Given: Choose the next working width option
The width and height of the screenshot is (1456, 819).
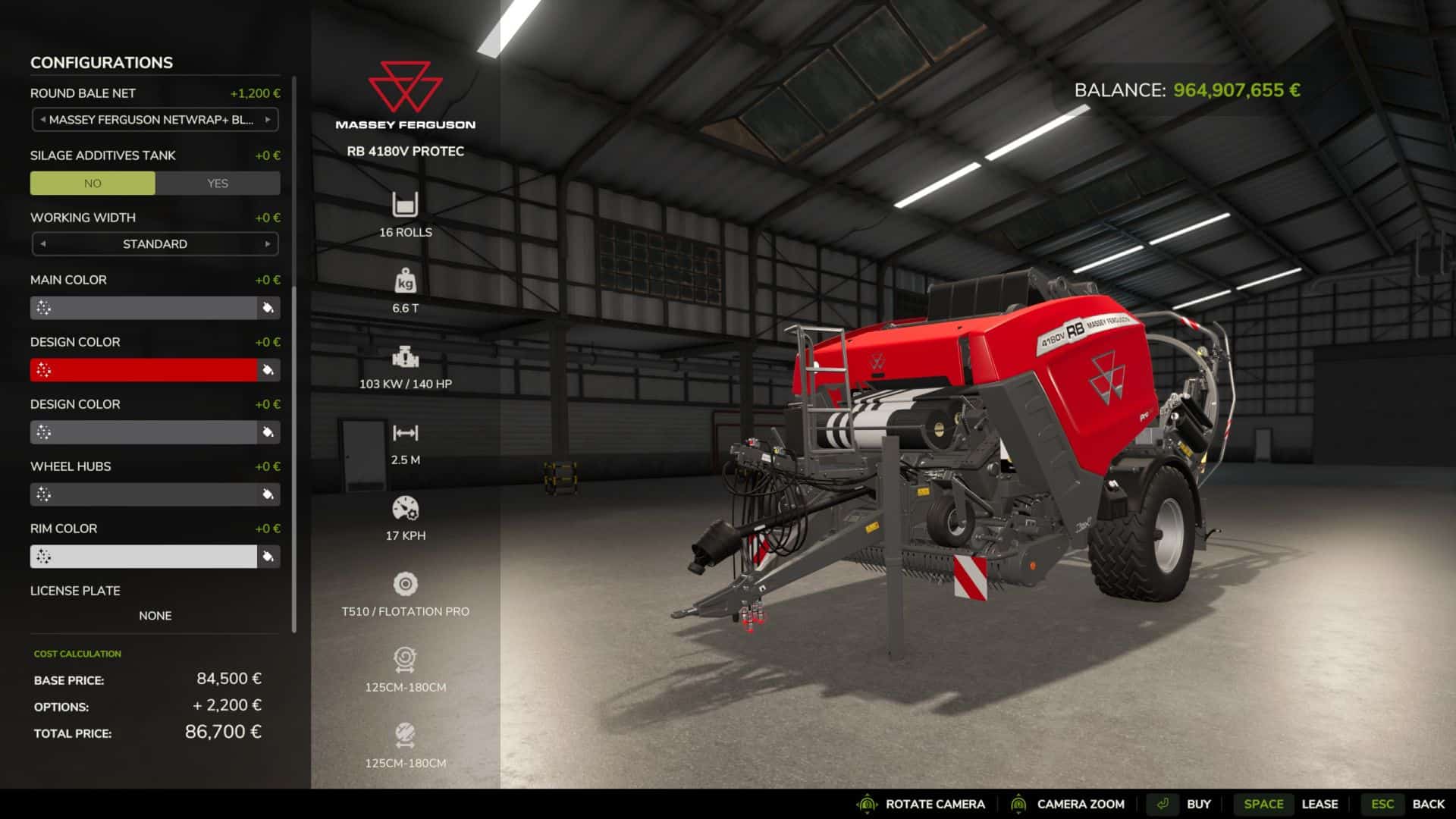Looking at the screenshot, I should [268, 244].
